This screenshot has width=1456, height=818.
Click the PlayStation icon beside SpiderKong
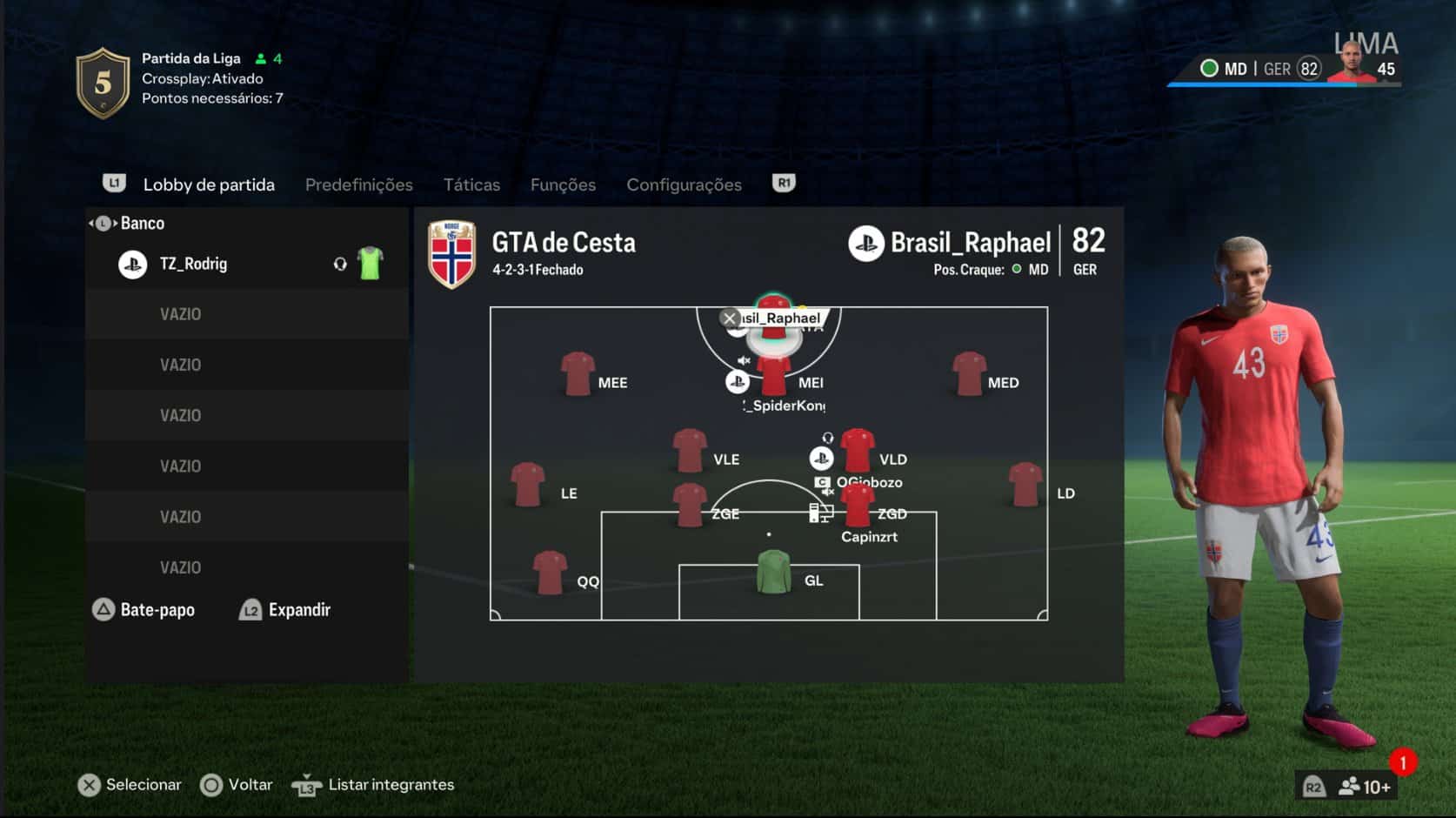[x=738, y=381]
